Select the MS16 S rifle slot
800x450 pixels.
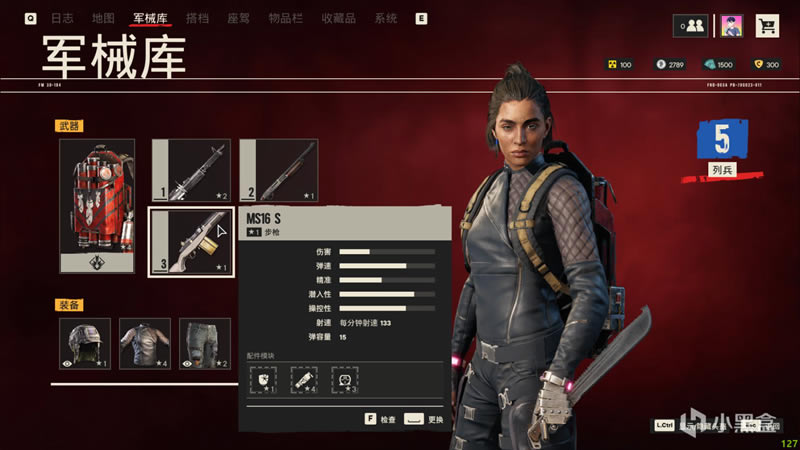(x=191, y=240)
